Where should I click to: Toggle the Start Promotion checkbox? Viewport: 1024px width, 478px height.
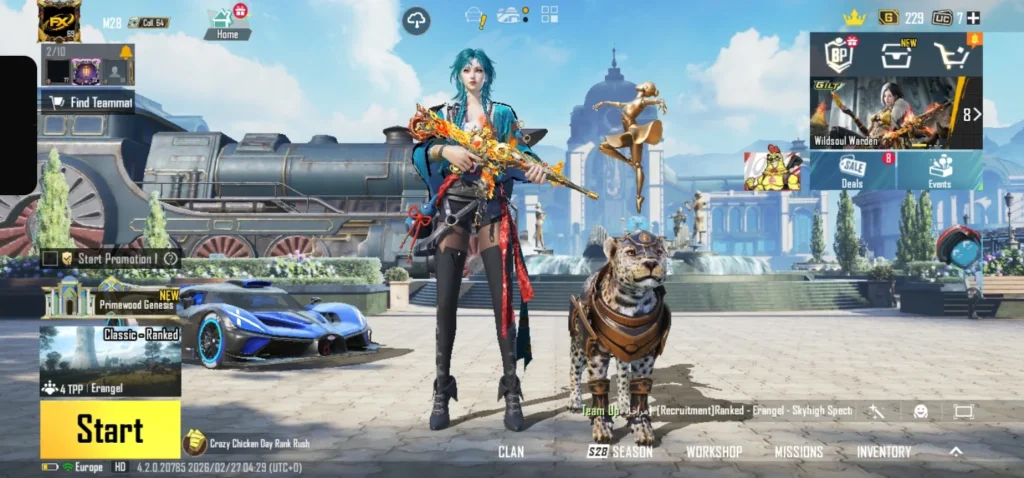coord(49,258)
